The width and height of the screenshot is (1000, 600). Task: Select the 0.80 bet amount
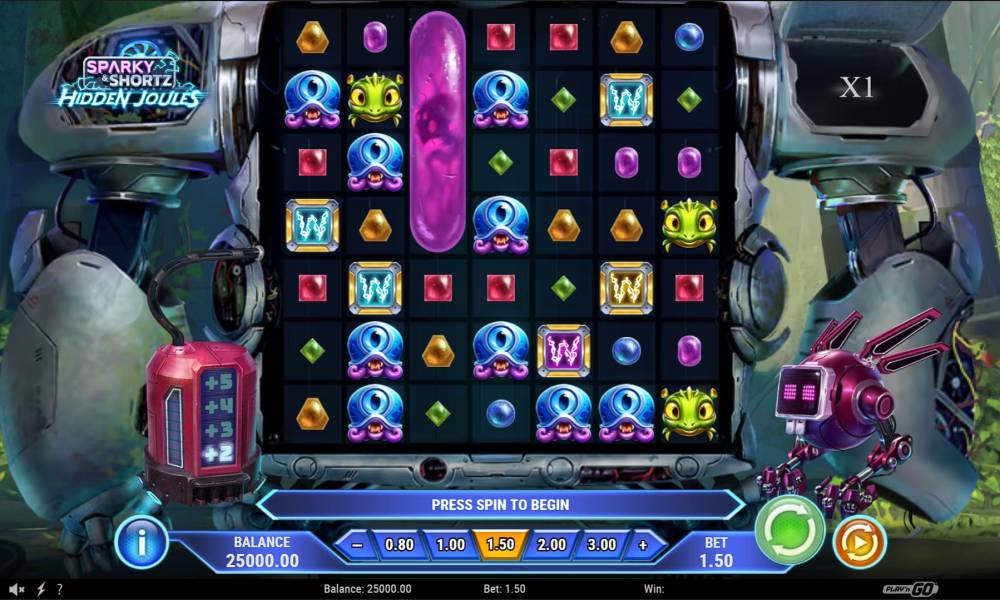[x=399, y=545]
